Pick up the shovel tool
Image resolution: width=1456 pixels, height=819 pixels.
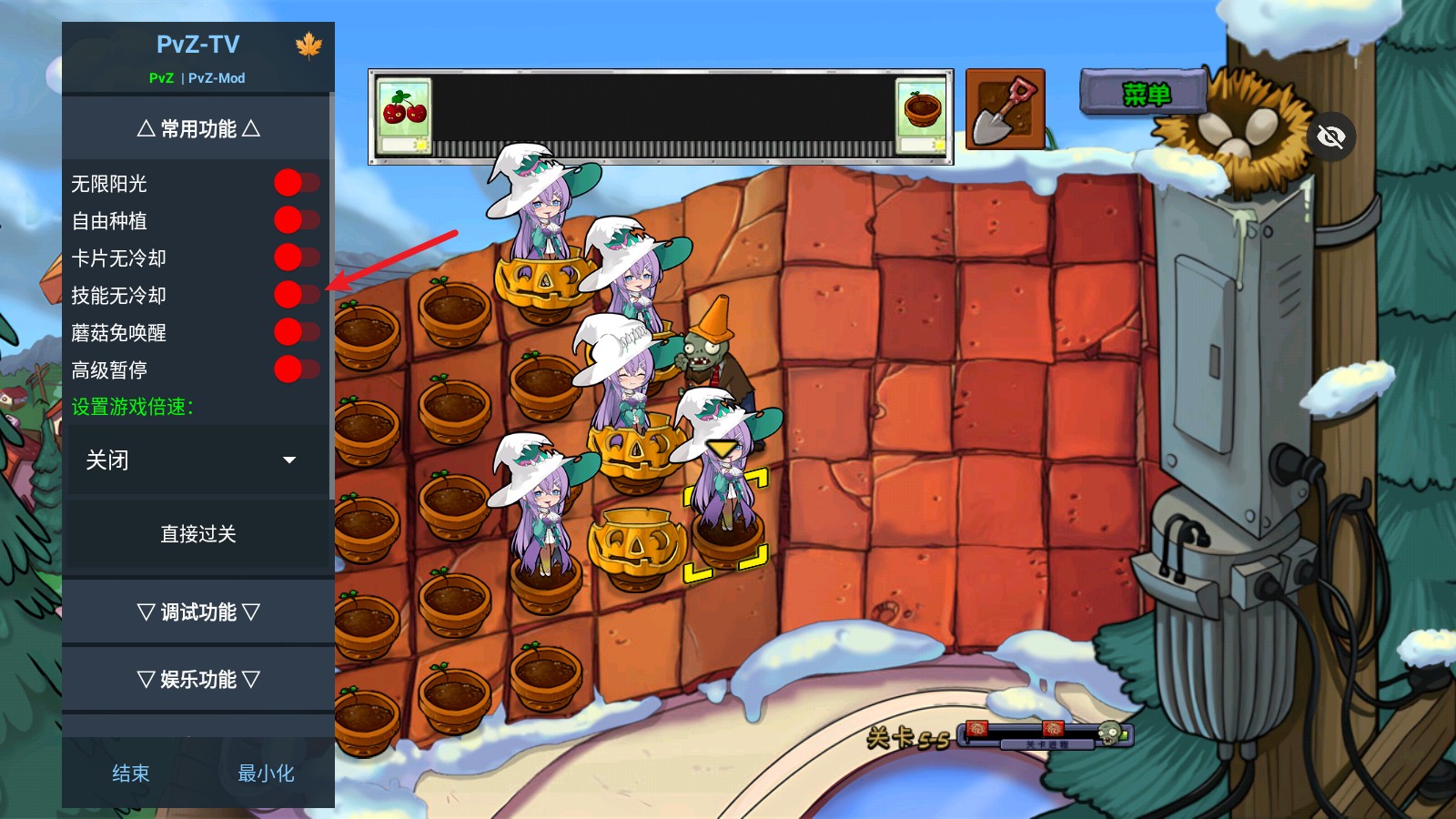pos(1005,110)
